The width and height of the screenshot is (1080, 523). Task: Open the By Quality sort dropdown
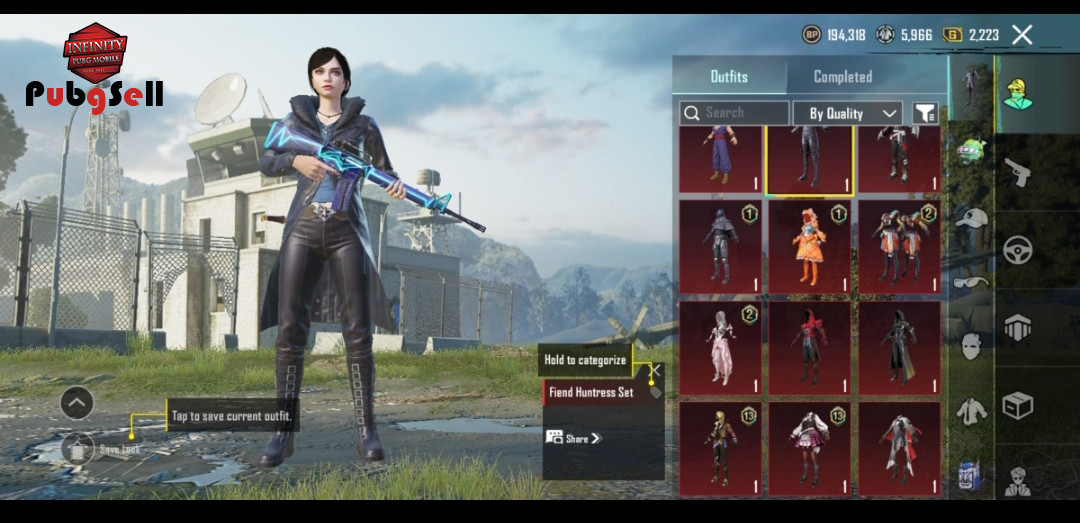(x=848, y=113)
